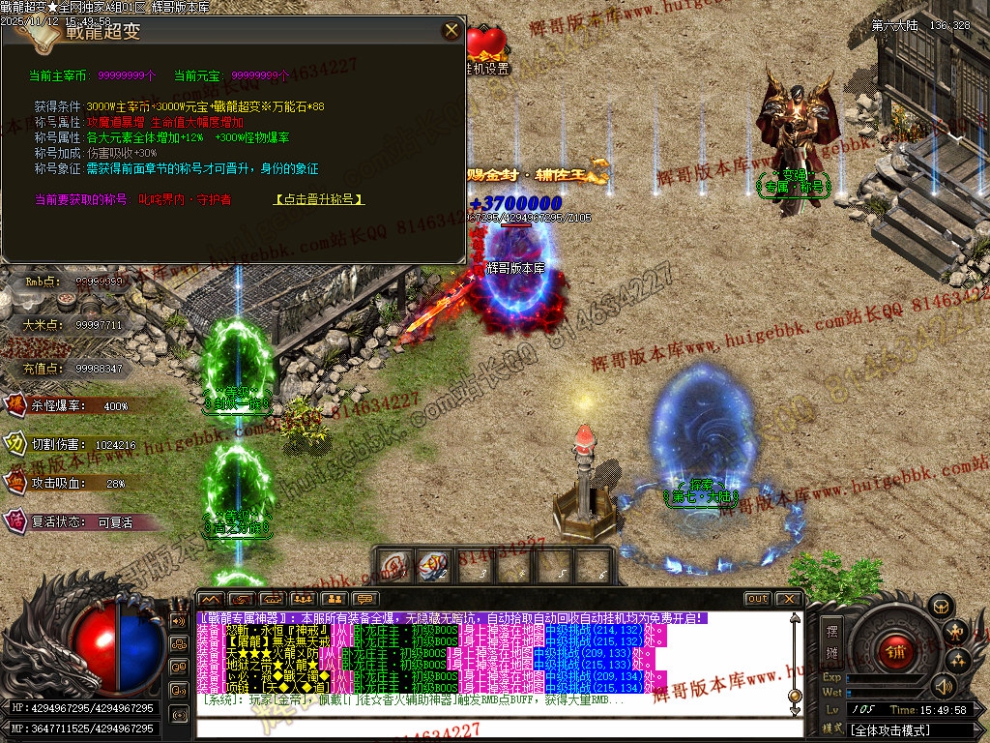990x743 pixels.
Task: Click the 复活状态 revive status icon
Action: 17,521
